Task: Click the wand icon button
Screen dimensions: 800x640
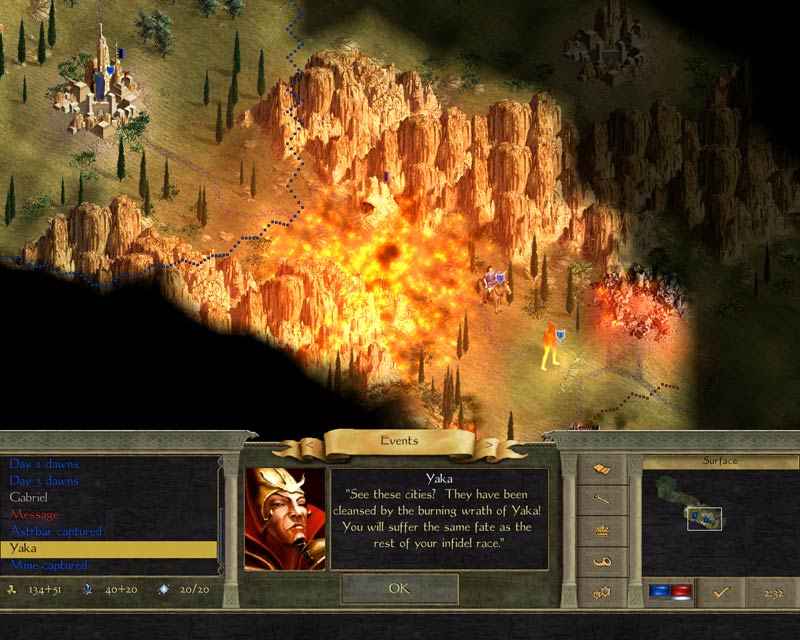Action: click(x=602, y=499)
